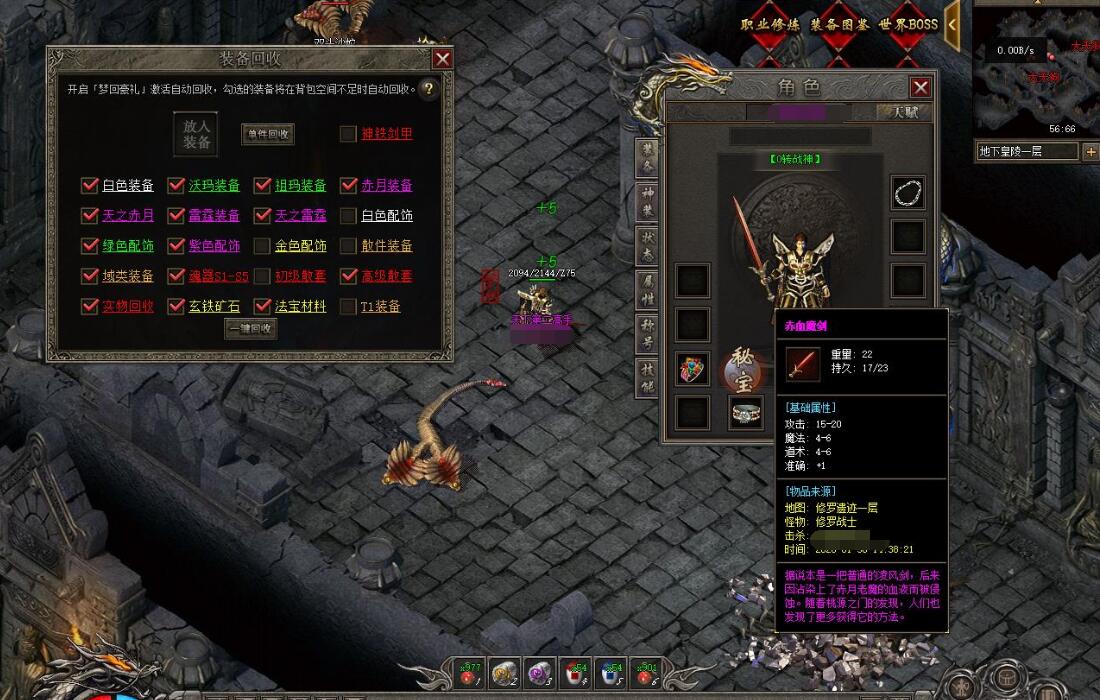Toggle the 祖玛装备 checkbox
Viewport: 1100px width, 700px height.
(263, 185)
